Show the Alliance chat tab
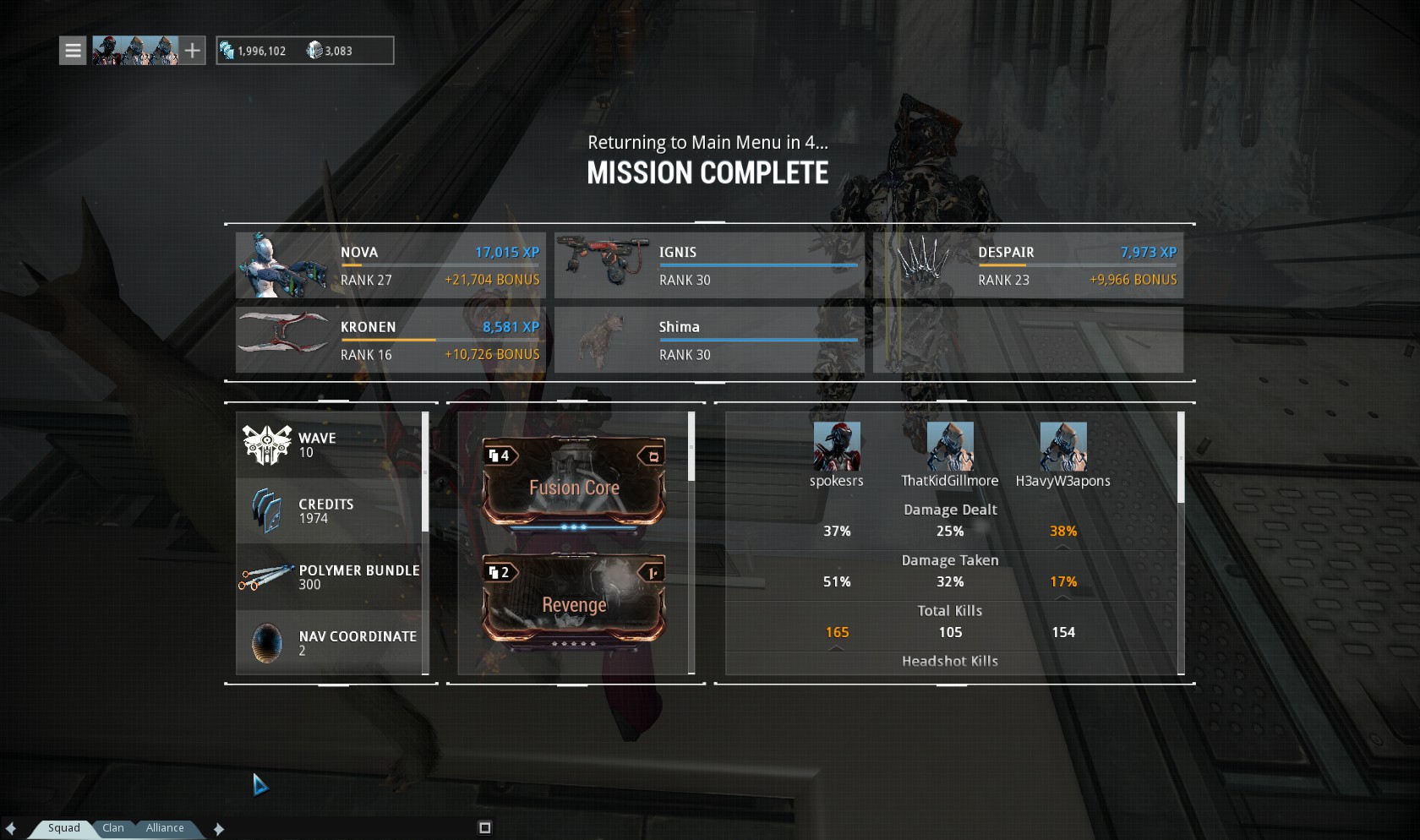1420x840 pixels. [165, 828]
